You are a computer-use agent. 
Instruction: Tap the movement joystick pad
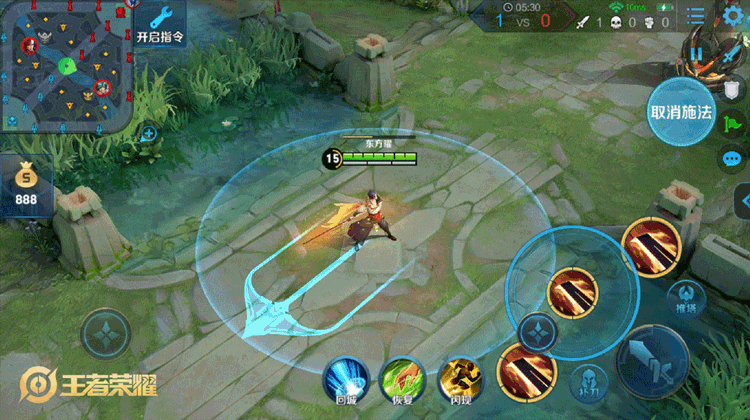tap(106, 335)
